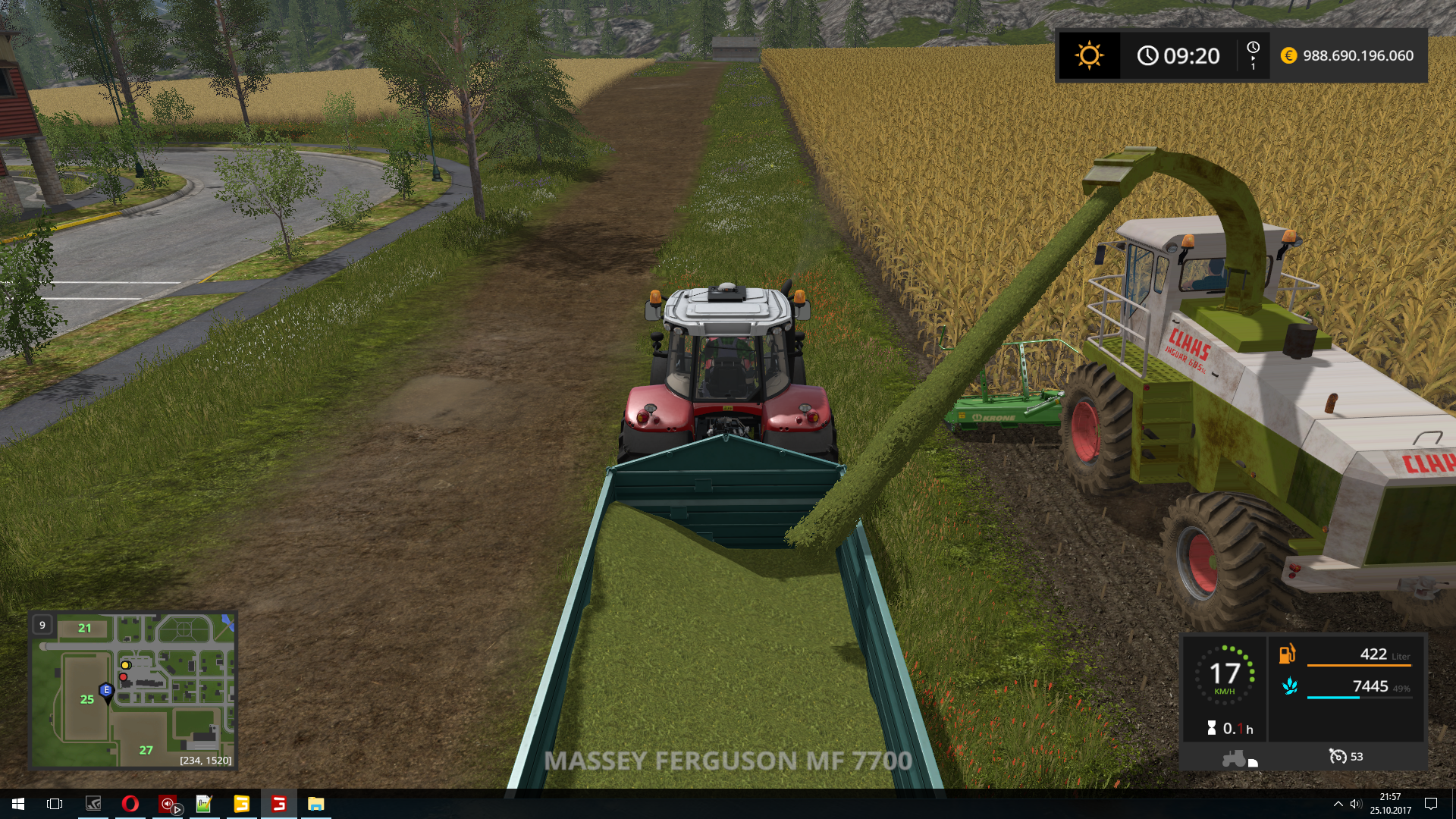Click the blue E player marker

tap(106, 691)
